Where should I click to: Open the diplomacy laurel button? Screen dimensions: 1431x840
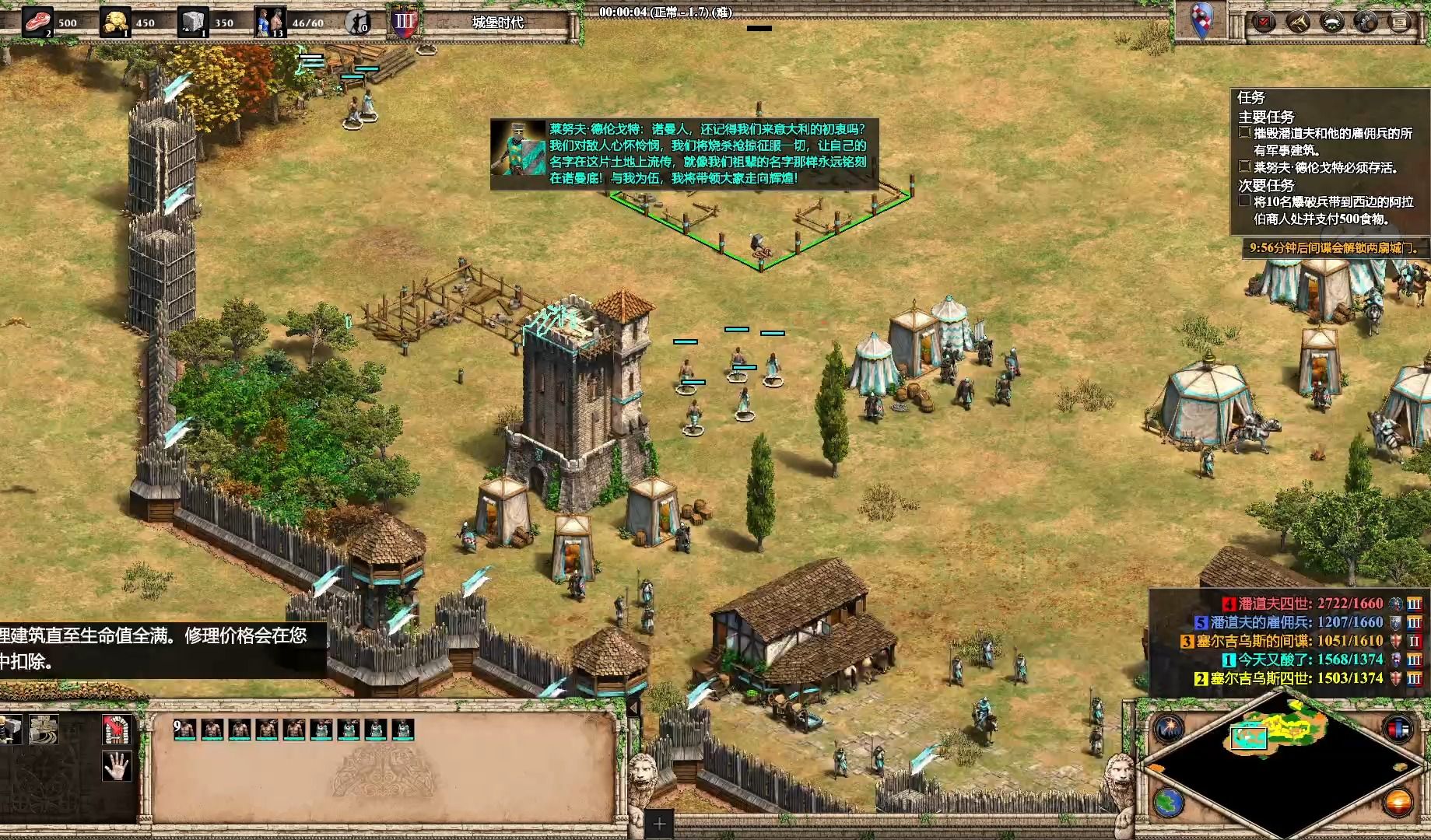[1331, 22]
